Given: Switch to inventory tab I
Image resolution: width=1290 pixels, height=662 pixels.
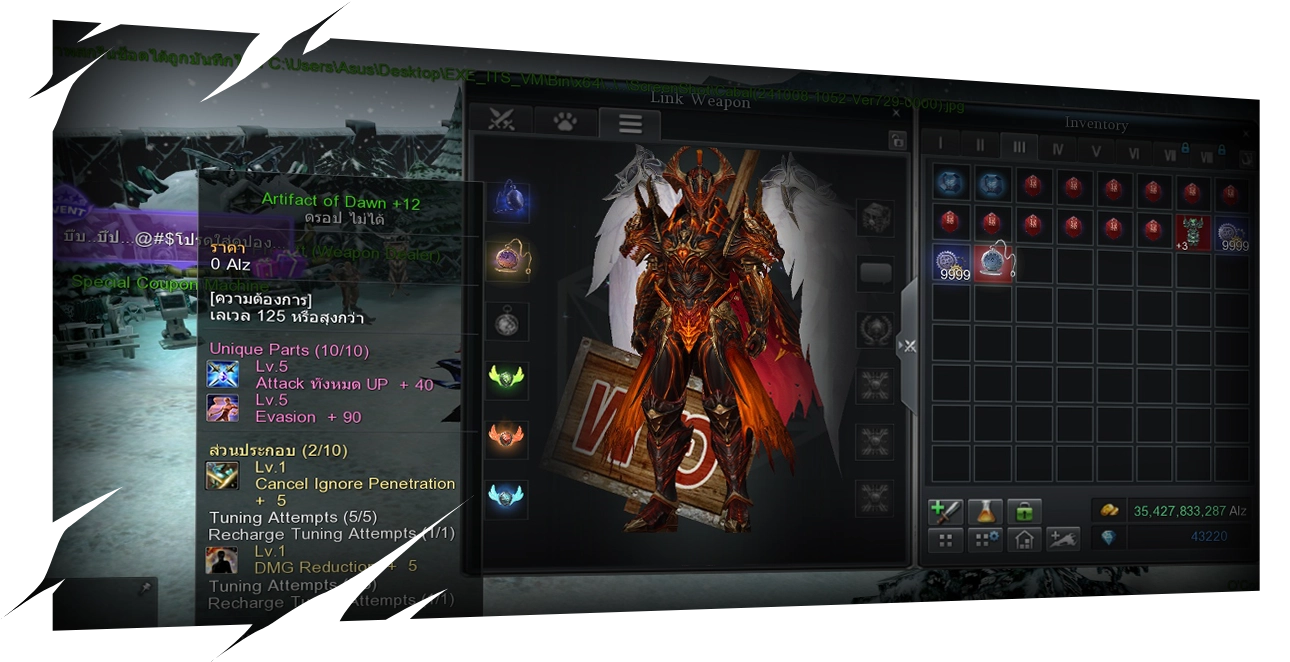Looking at the screenshot, I should coord(940,146).
